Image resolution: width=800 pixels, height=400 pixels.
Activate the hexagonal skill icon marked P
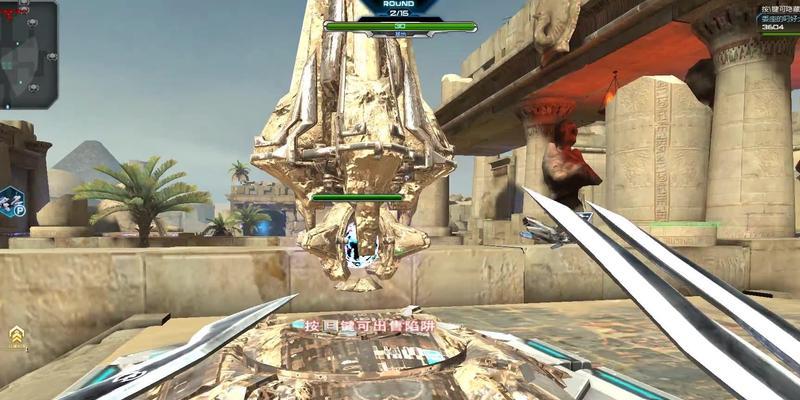tap(12, 202)
